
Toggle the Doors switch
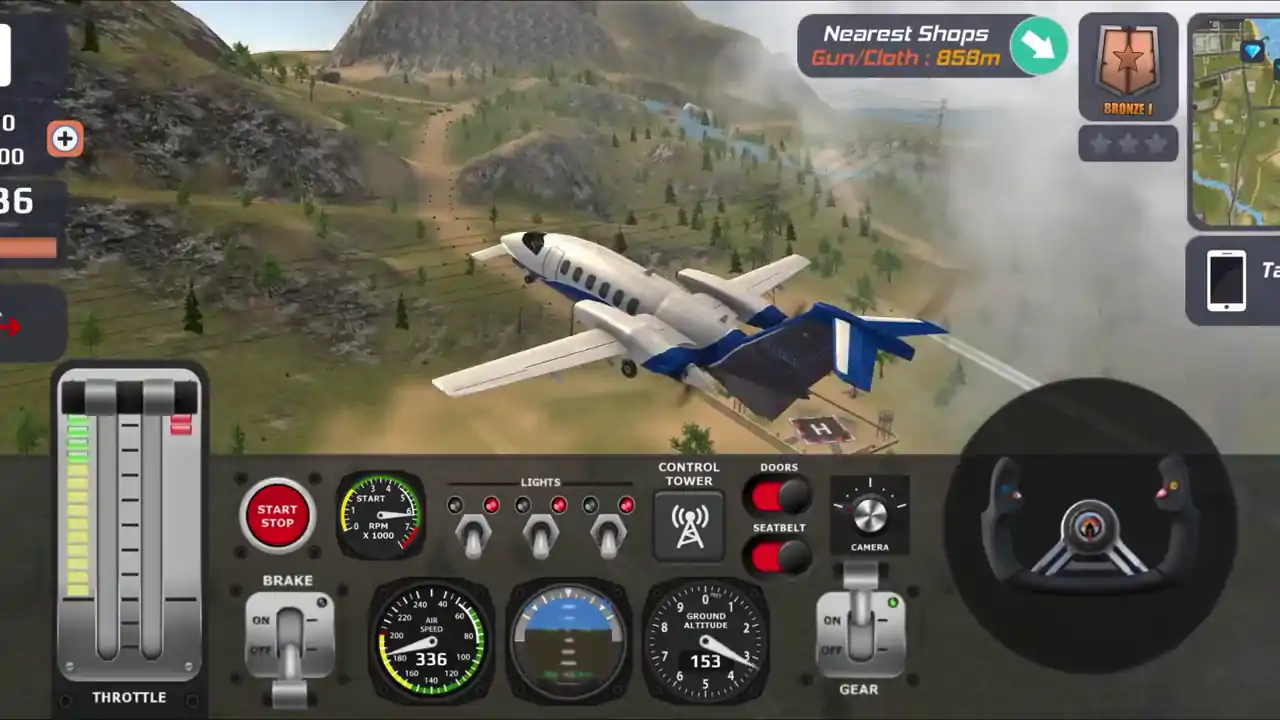778,495
